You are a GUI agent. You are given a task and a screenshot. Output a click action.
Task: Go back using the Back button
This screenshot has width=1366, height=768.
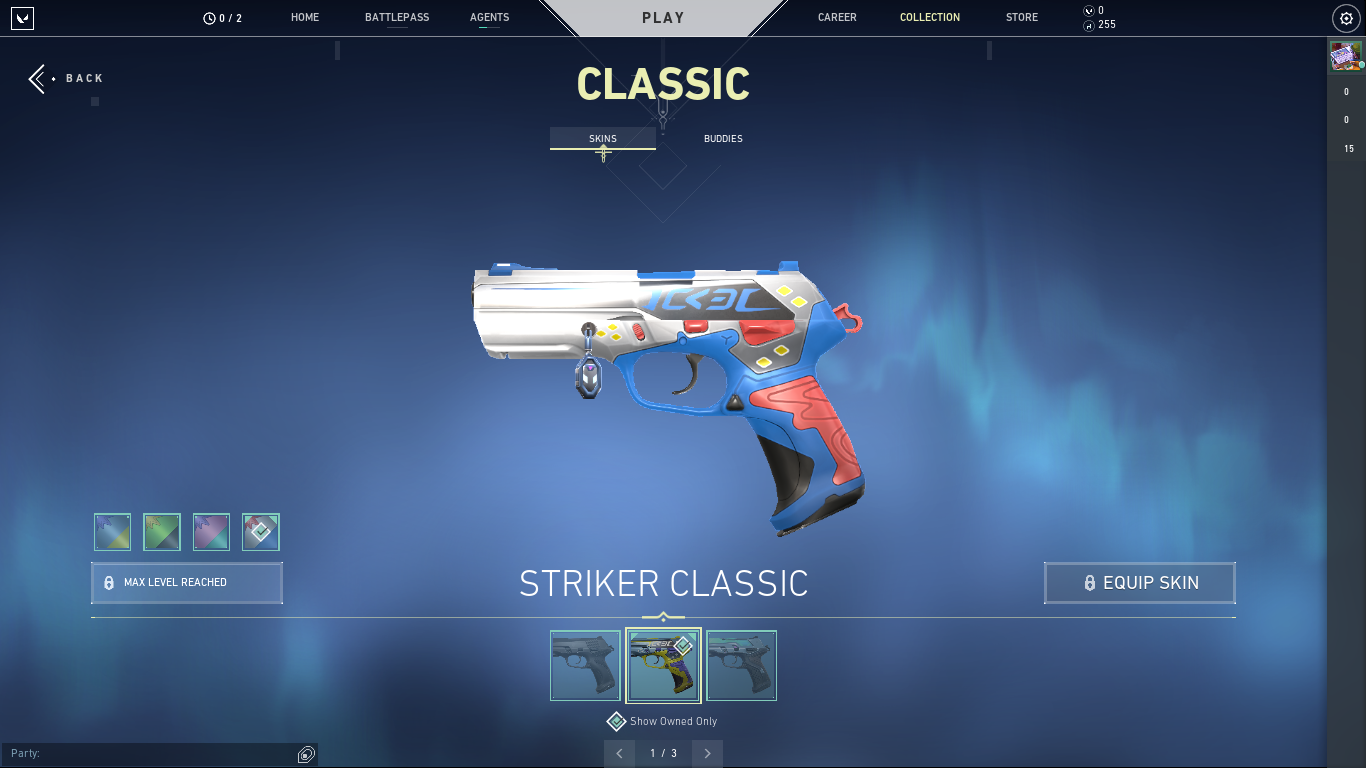pos(67,79)
